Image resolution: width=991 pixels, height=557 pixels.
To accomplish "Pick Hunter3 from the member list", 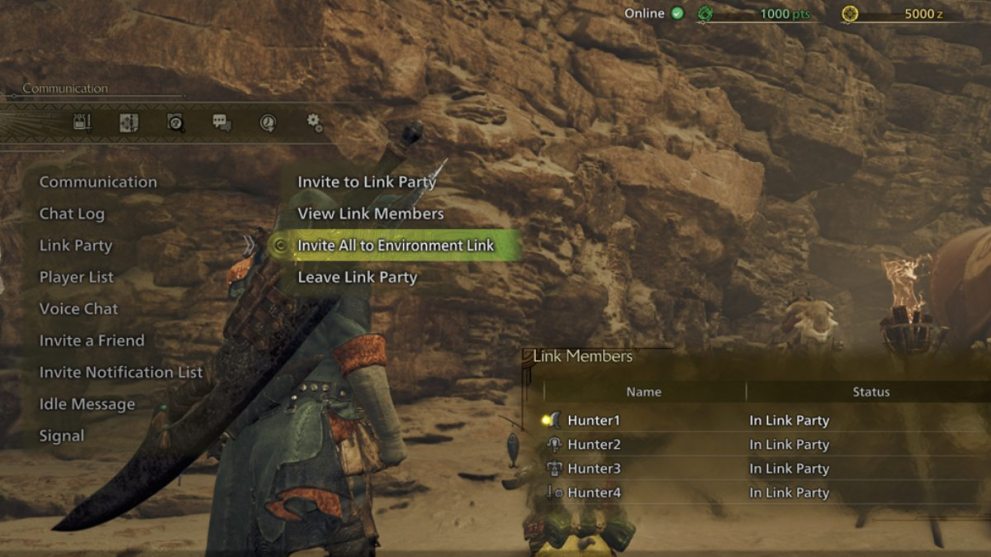I will coord(595,469).
